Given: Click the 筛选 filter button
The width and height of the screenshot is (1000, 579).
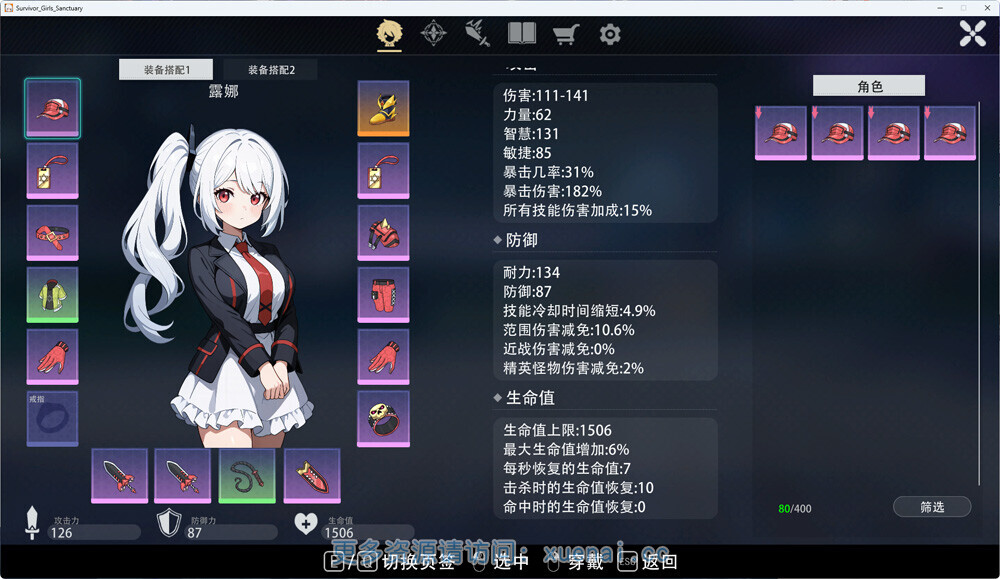Looking at the screenshot, I should coord(932,507).
